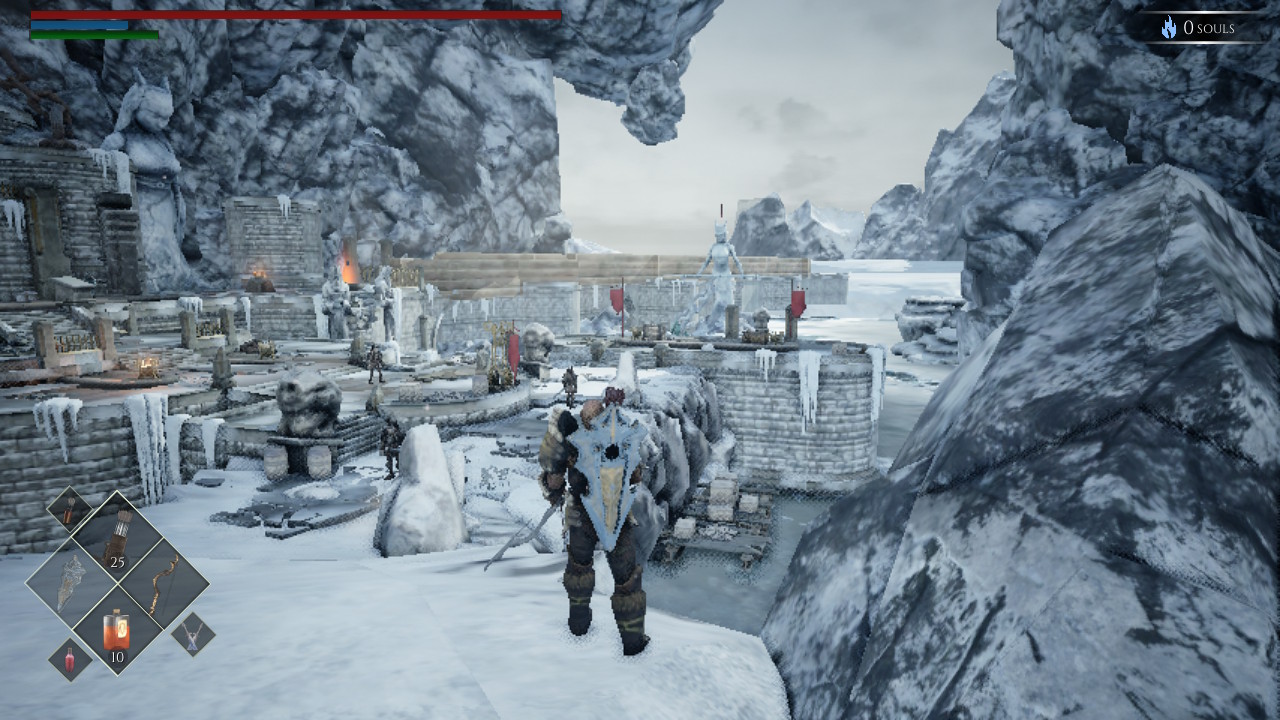The height and width of the screenshot is (720, 1280).
Task: Select the talisman charm slot bottom-right
Action: [x=192, y=636]
